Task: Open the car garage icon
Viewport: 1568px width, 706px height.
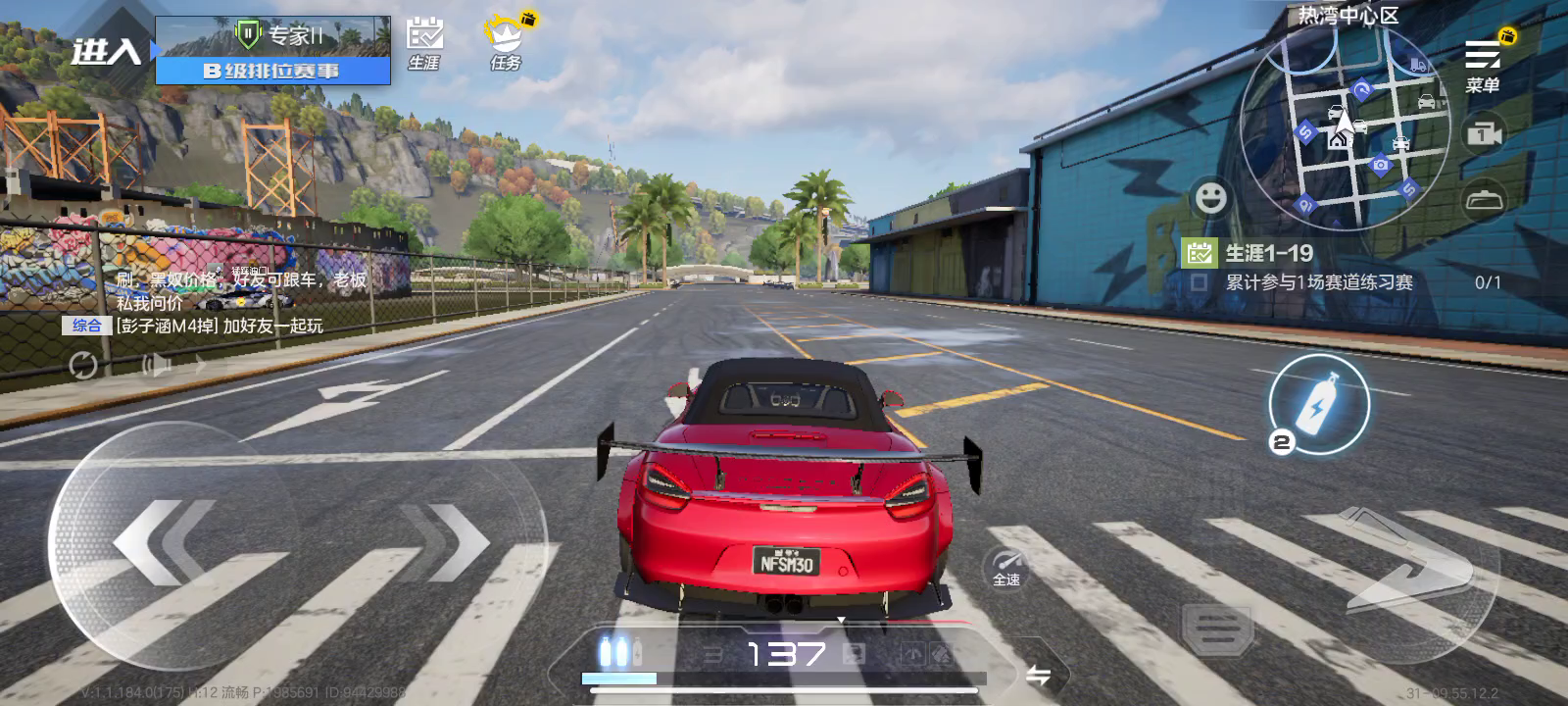Action: [1484, 200]
